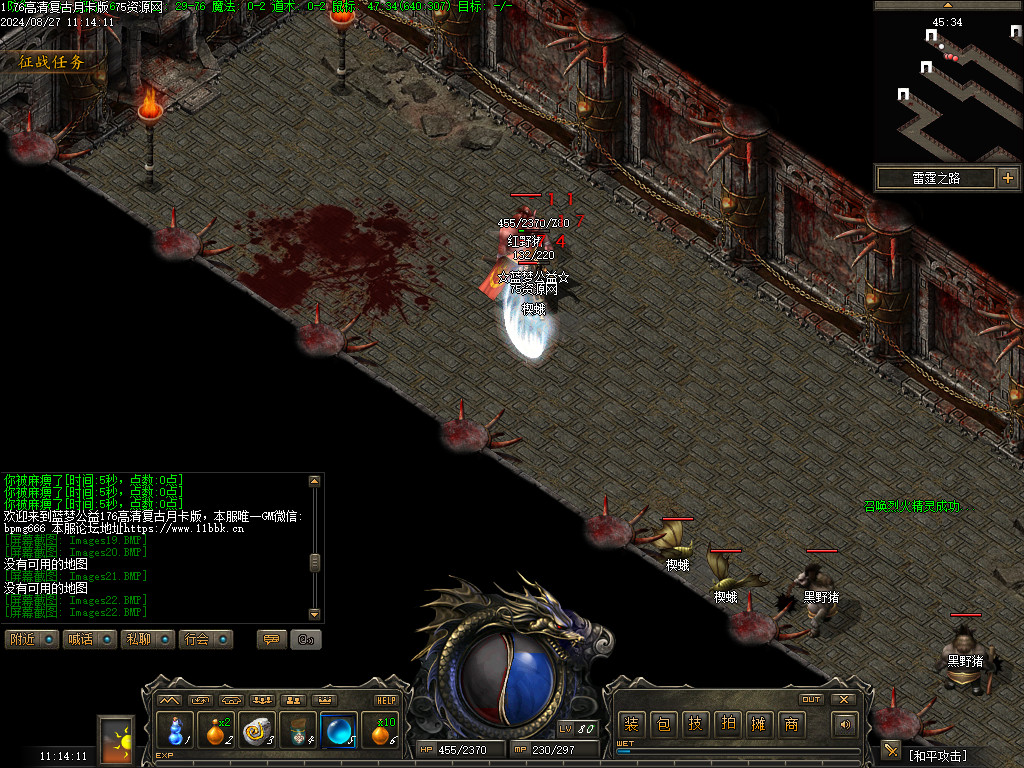Toggle the 行会 guild chat channel
The image size is (1024, 768).
point(206,639)
